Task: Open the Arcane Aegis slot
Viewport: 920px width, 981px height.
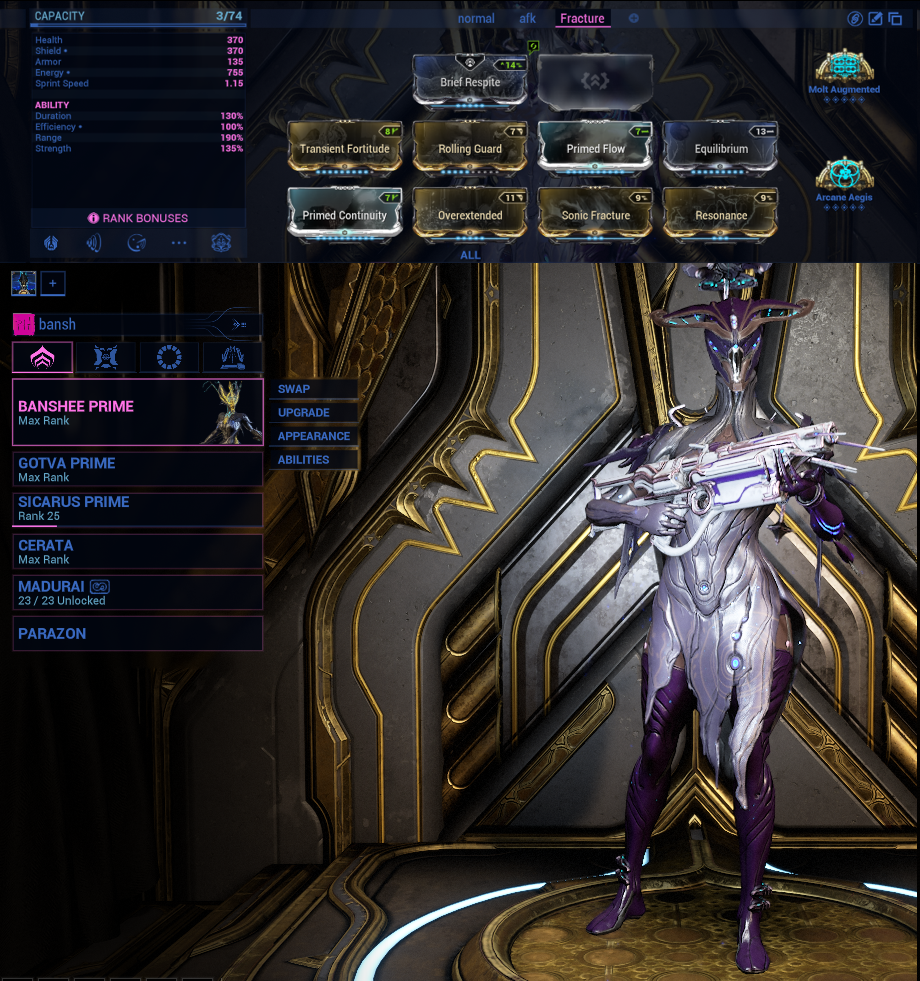Action: coord(844,178)
